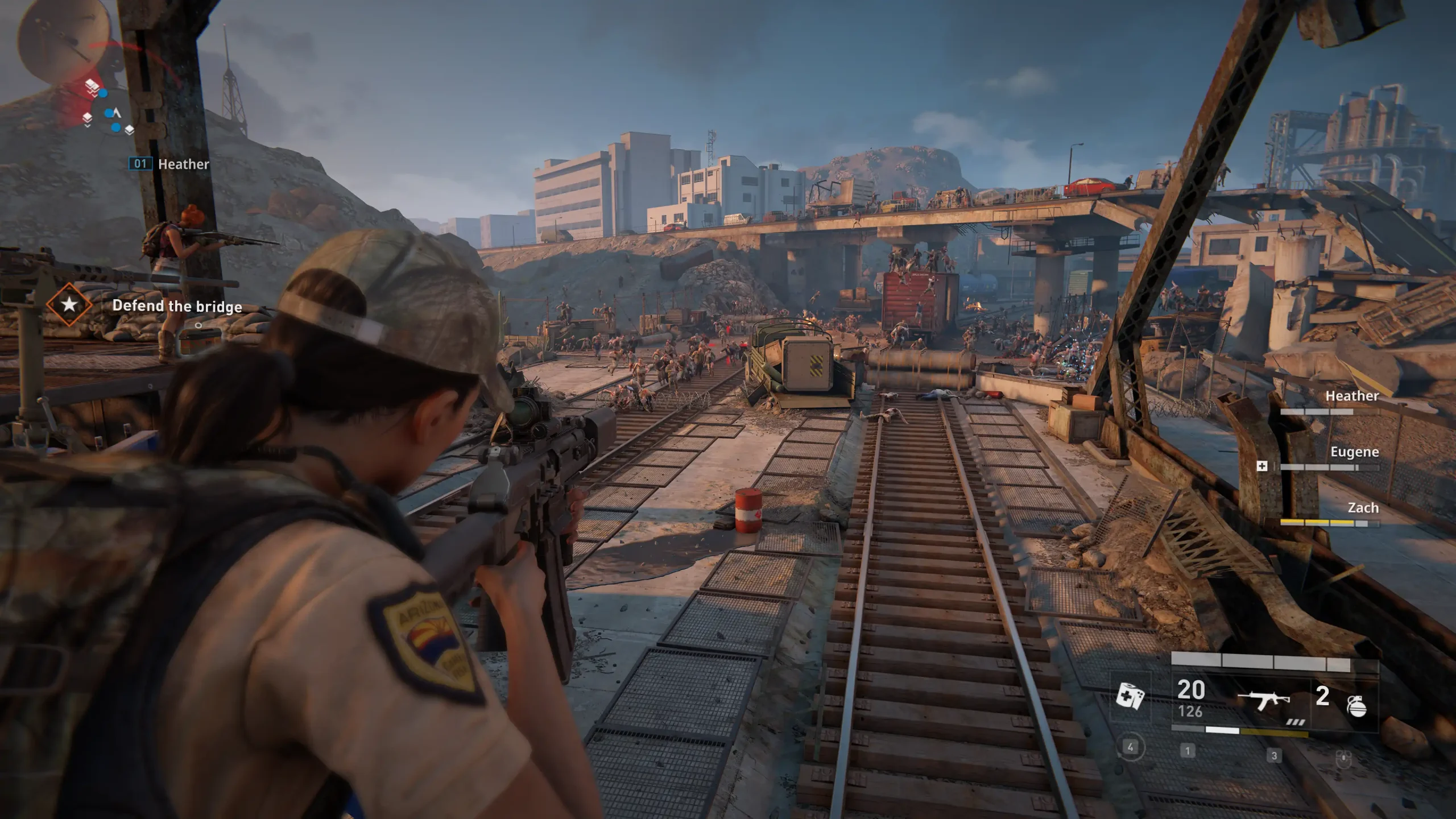Select Eugene in the squad list
The height and width of the screenshot is (819, 1456).
tap(1354, 453)
